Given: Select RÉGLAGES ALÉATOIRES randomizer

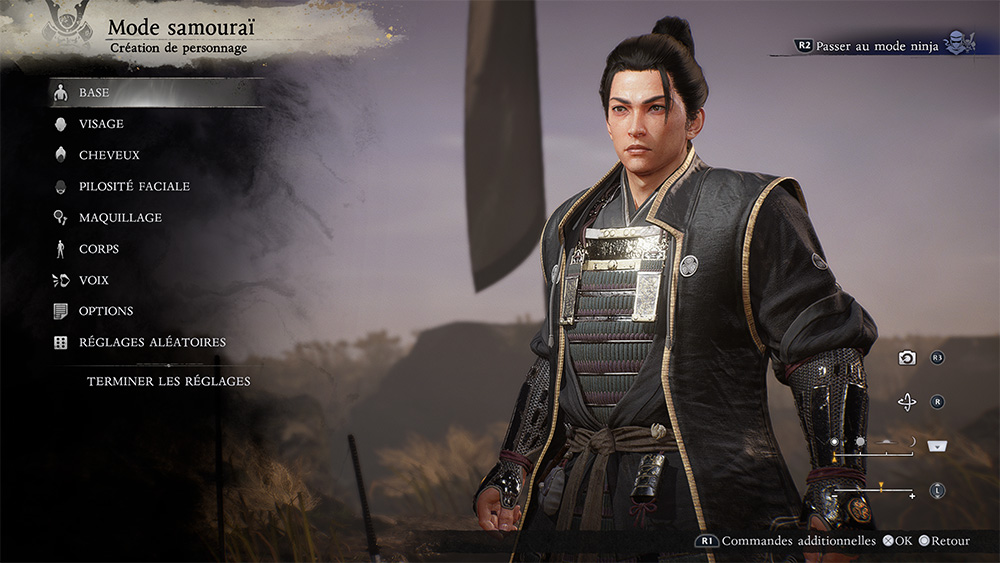Looking at the screenshot, I should pyautogui.click(x=152, y=342).
